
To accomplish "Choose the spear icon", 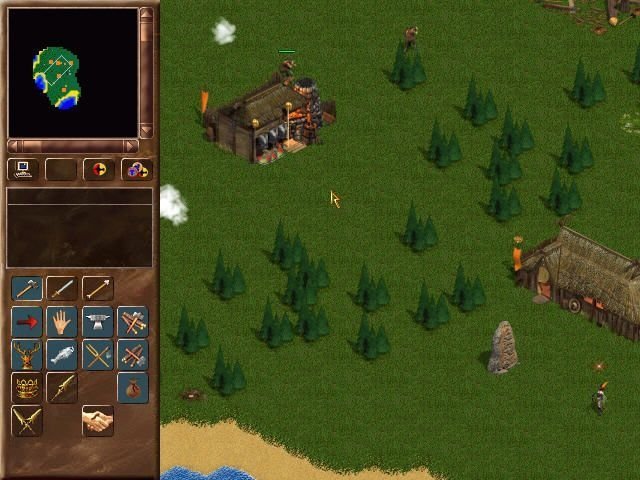I will 97,289.
